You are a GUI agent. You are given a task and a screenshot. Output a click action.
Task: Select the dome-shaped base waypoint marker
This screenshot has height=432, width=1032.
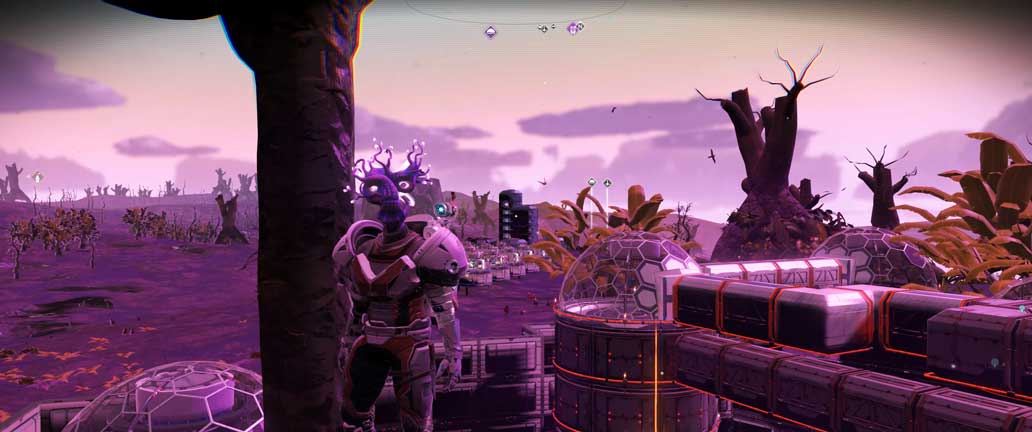[591, 182]
